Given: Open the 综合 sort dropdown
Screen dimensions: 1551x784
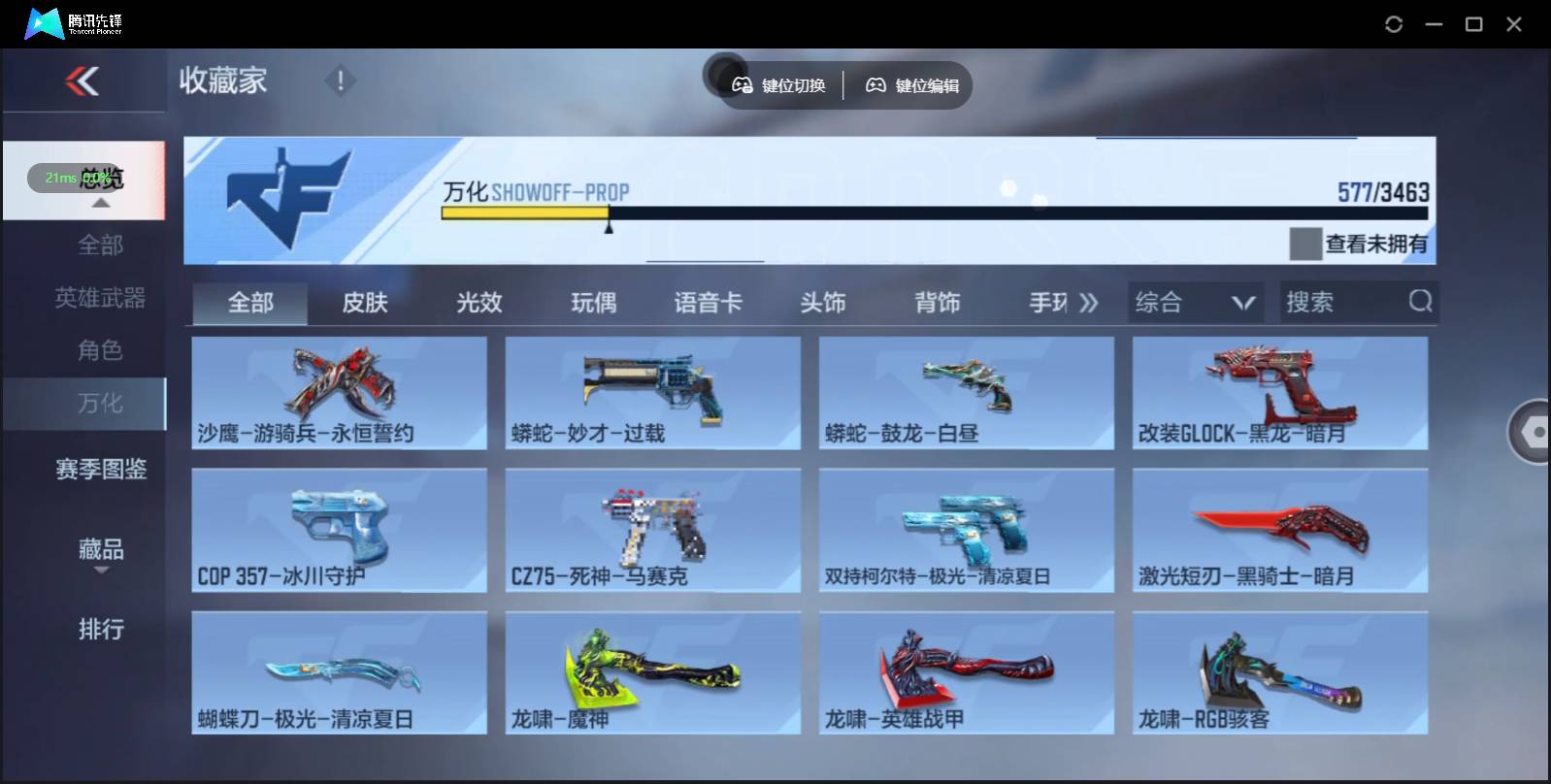Looking at the screenshot, I should [x=1196, y=302].
